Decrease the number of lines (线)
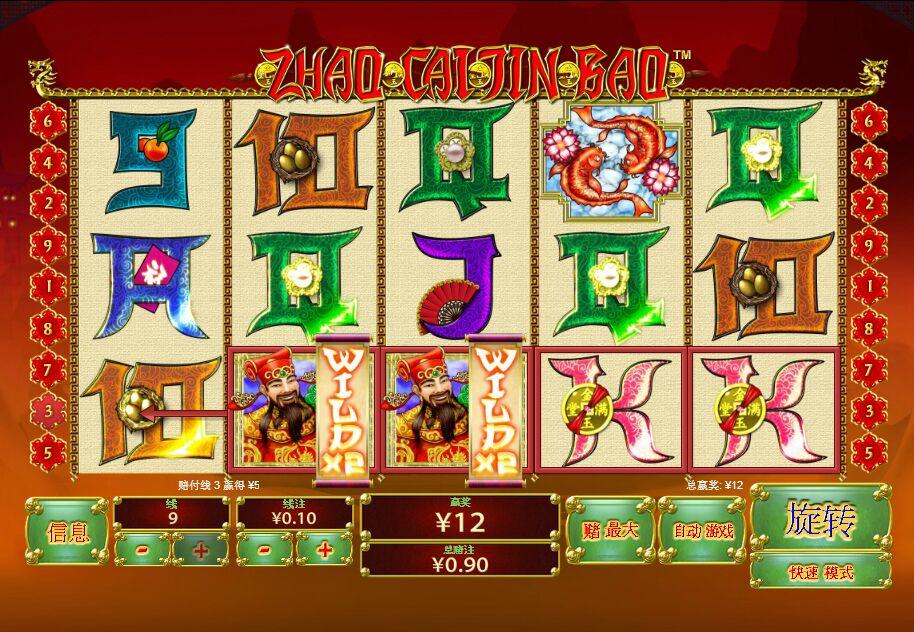The width and height of the screenshot is (914, 632). [x=141, y=549]
